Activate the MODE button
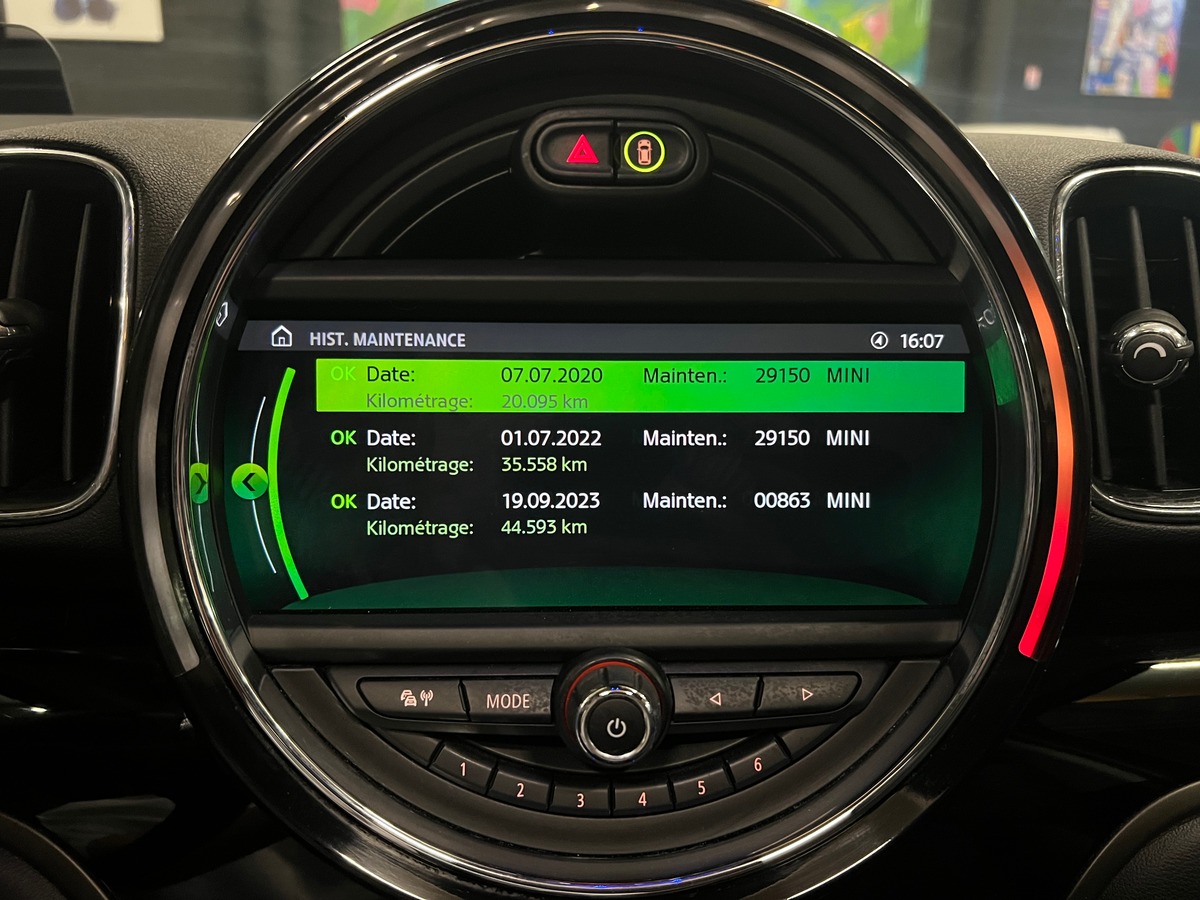1200x900 pixels. pos(507,700)
